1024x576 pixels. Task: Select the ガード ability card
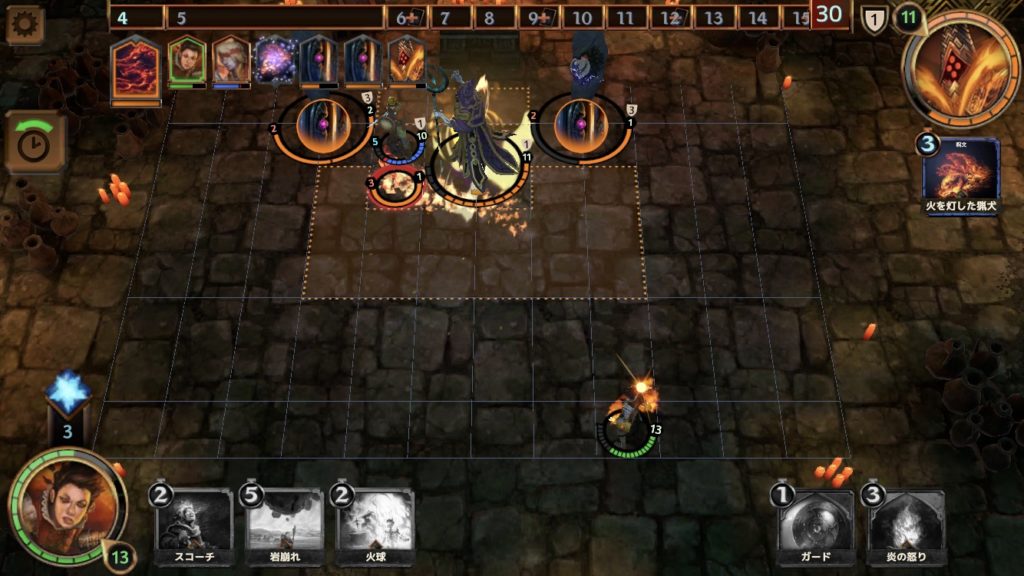[x=816, y=526]
